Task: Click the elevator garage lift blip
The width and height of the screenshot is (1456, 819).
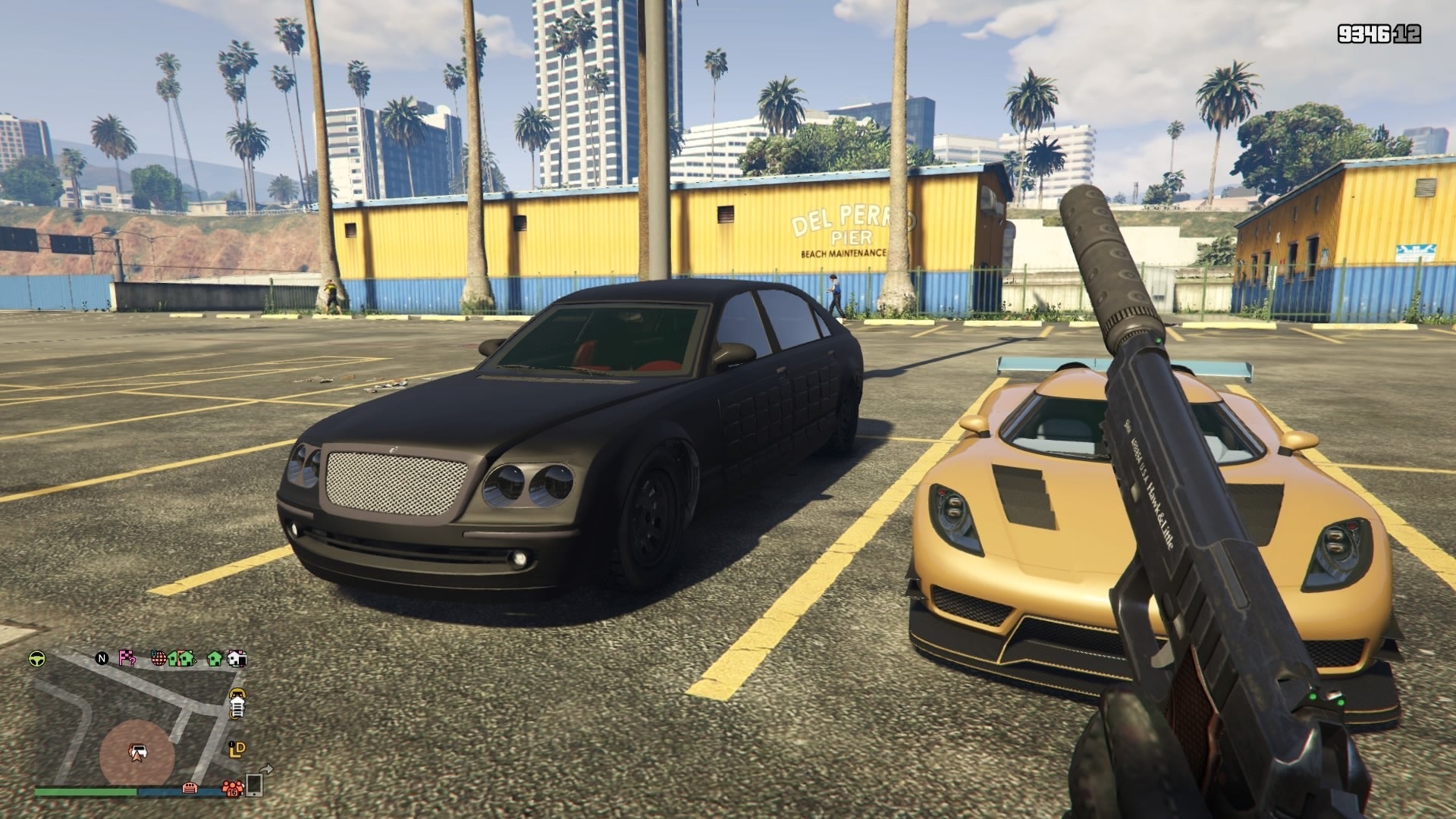Action: [x=237, y=708]
